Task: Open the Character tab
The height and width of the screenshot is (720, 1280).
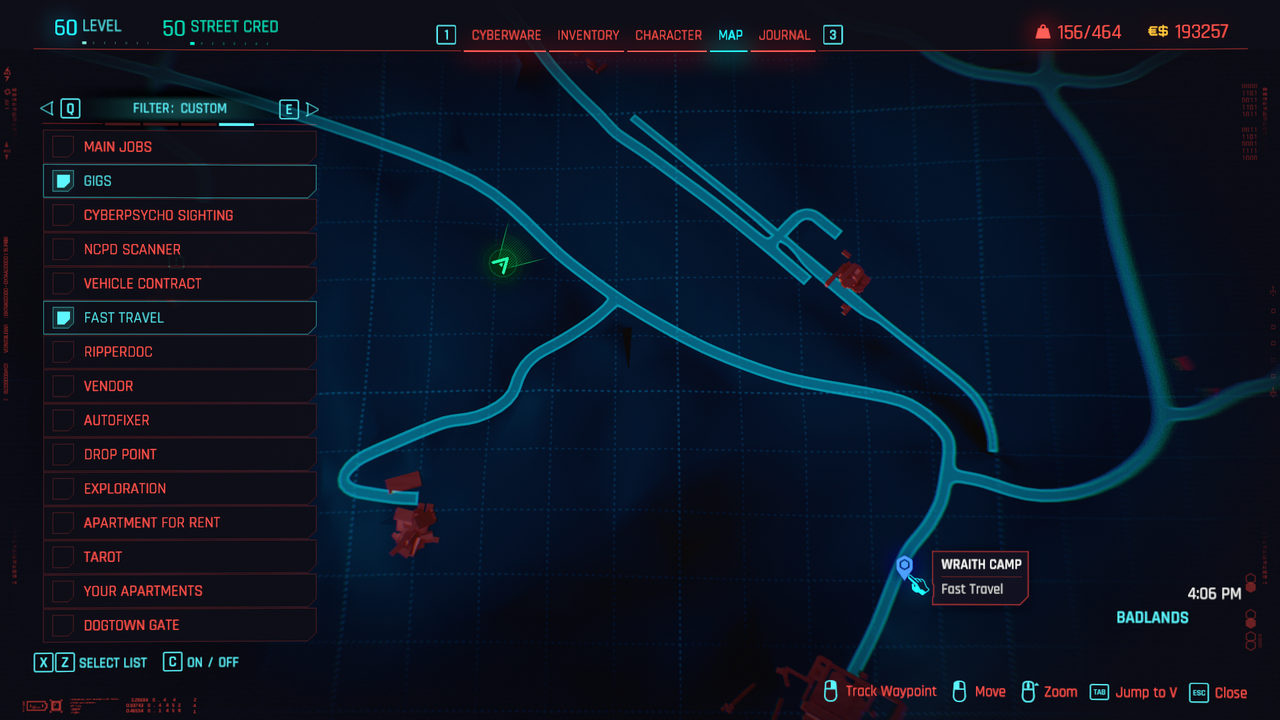Action: pyautogui.click(x=668, y=35)
